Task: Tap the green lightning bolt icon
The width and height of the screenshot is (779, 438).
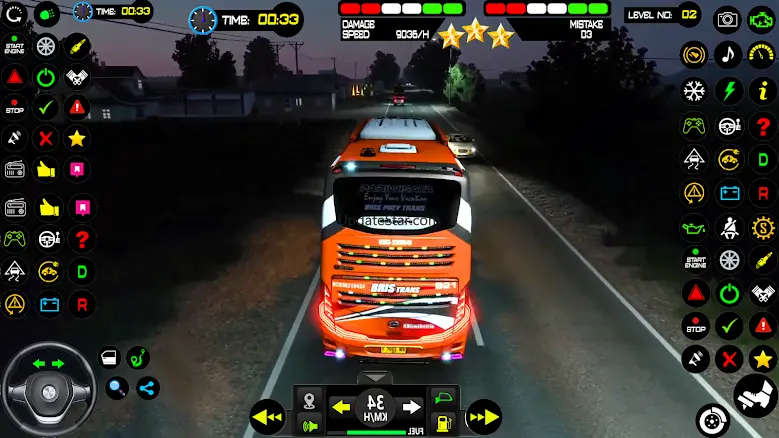Action: point(729,91)
